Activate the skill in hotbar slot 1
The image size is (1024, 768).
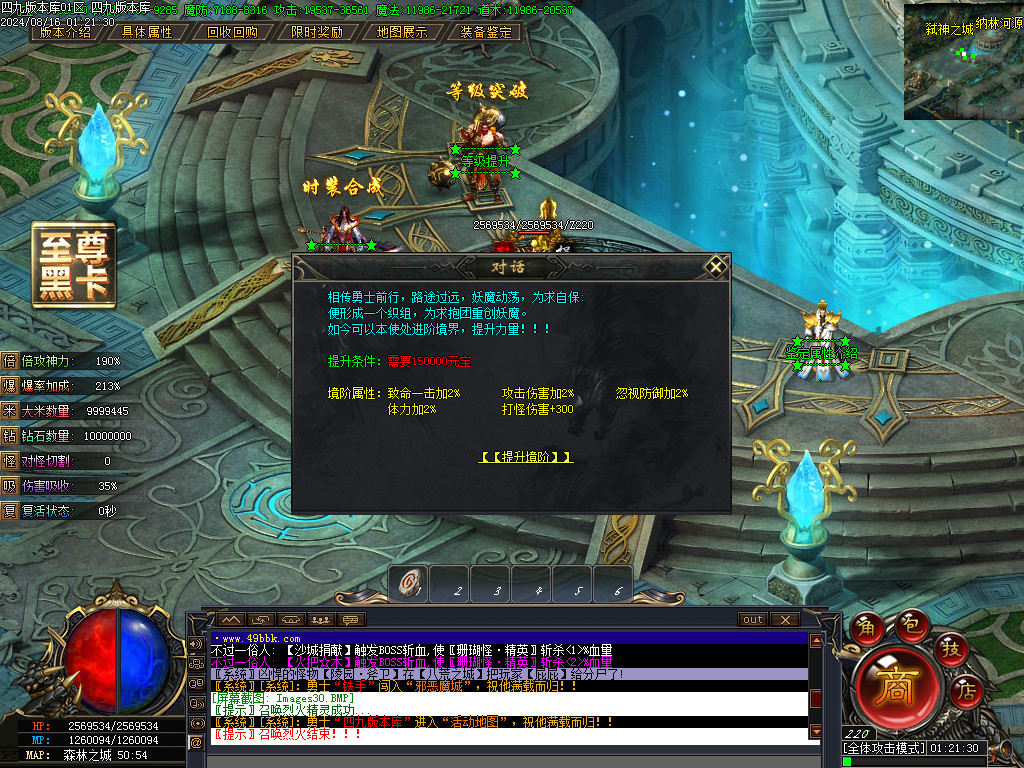coord(409,584)
